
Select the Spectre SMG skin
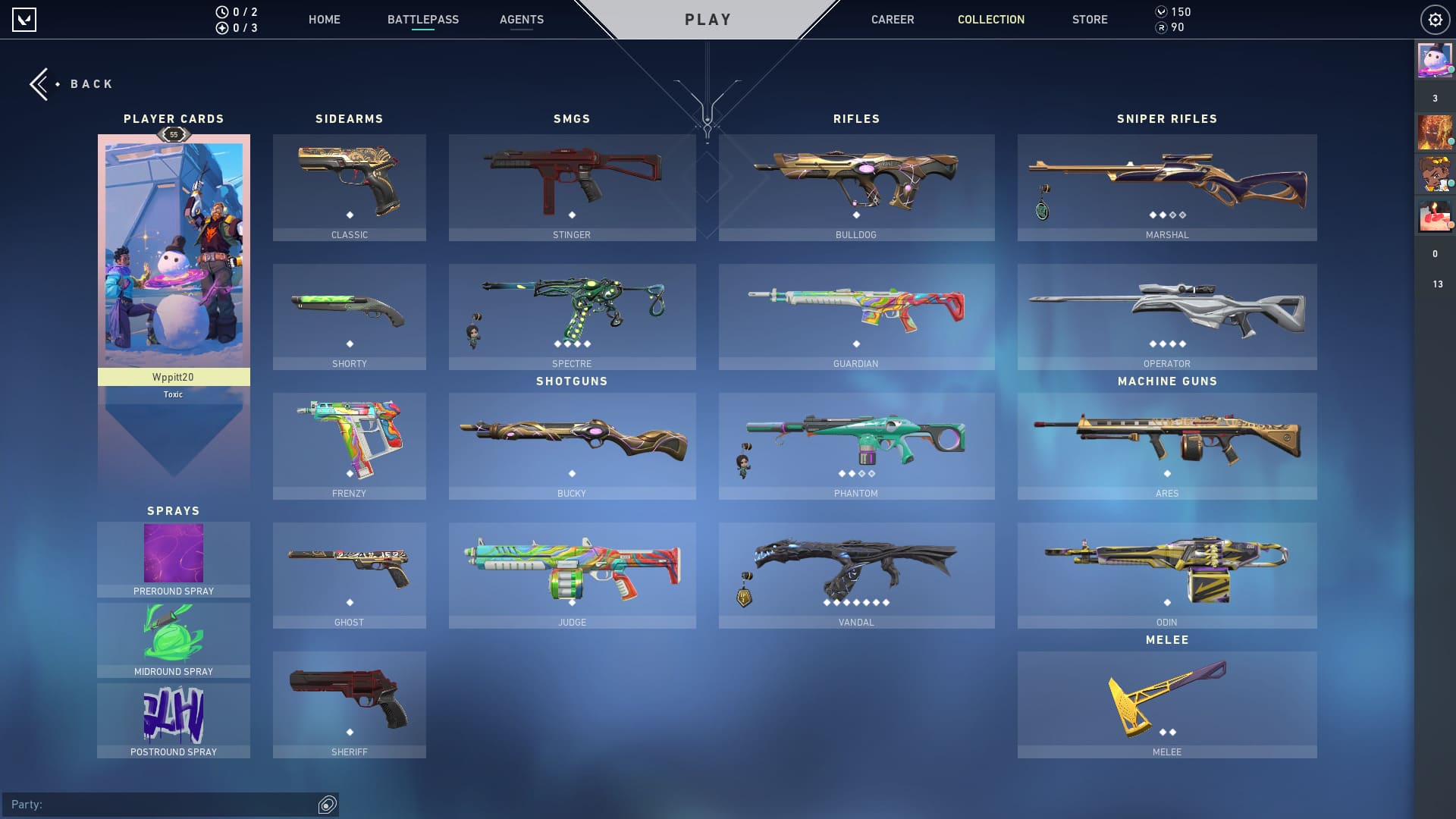[x=572, y=316]
